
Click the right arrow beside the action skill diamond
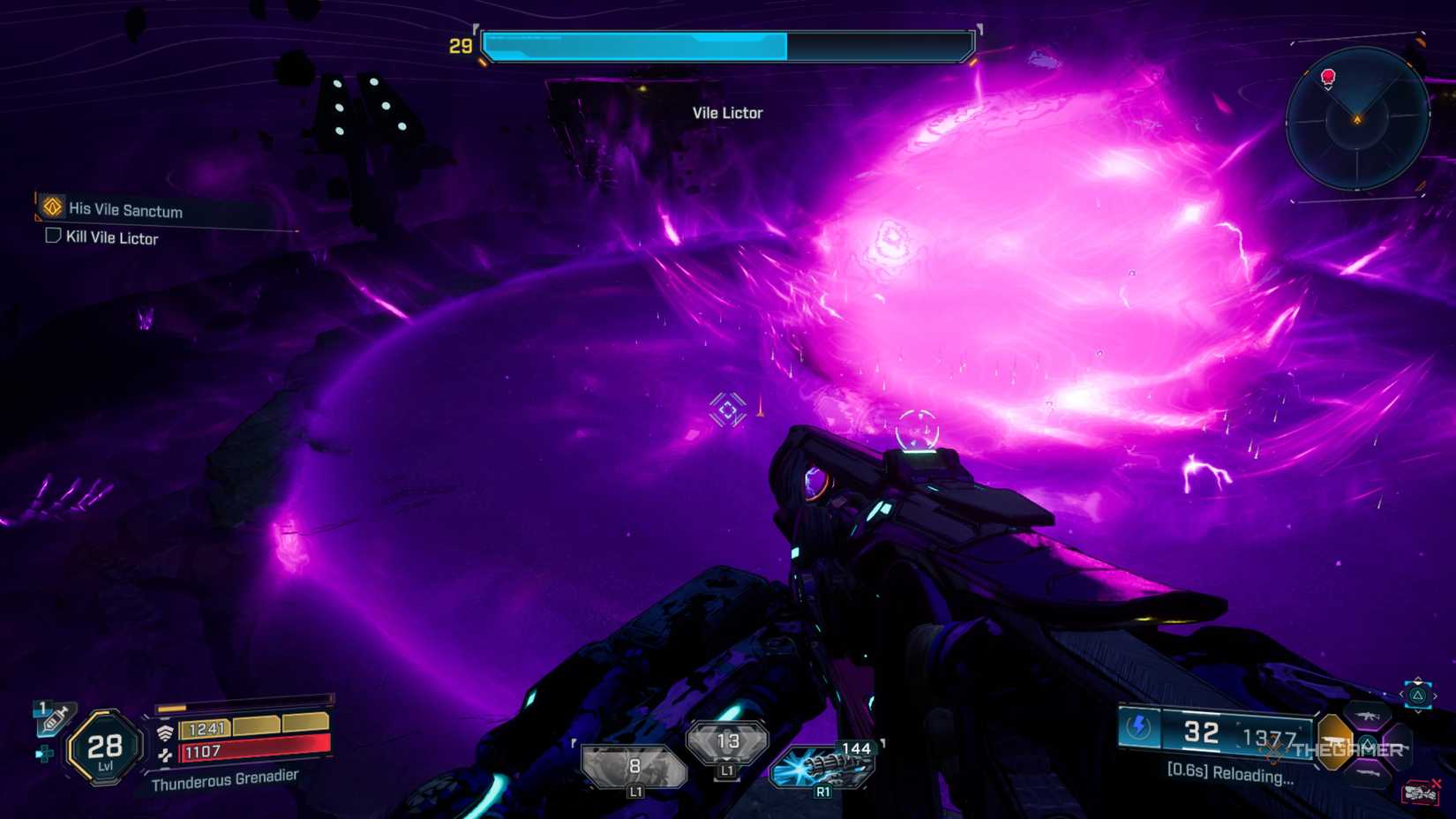pyautogui.click(x=1436, y=695)
